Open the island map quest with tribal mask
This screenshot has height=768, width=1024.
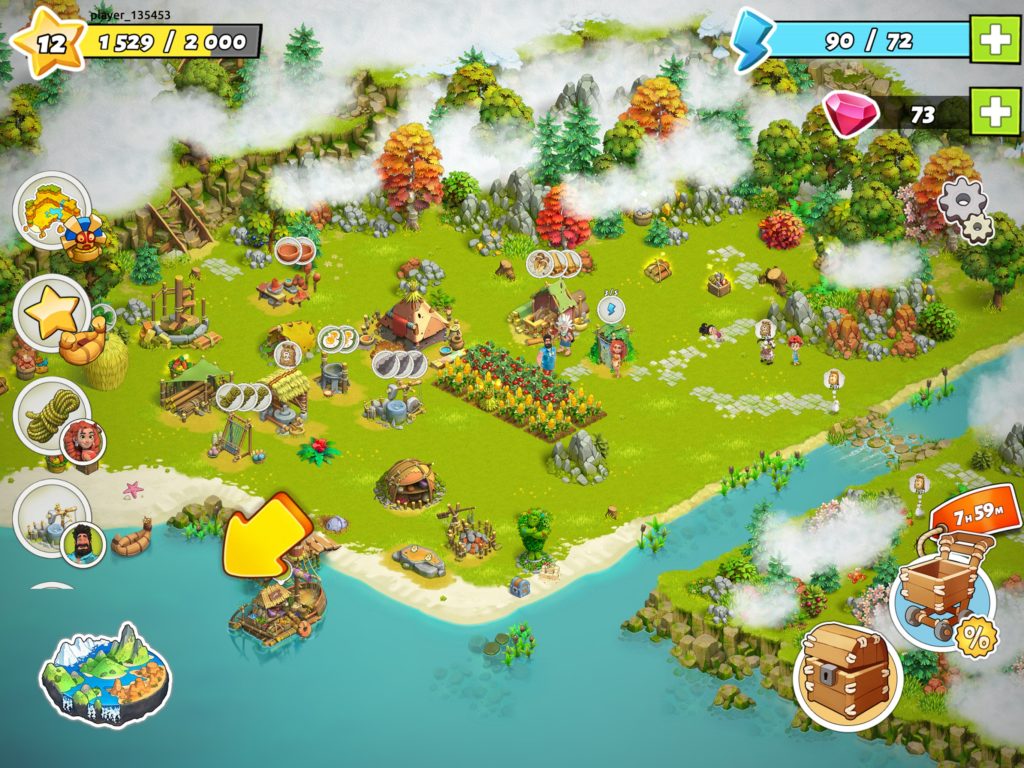coord(52,212)
